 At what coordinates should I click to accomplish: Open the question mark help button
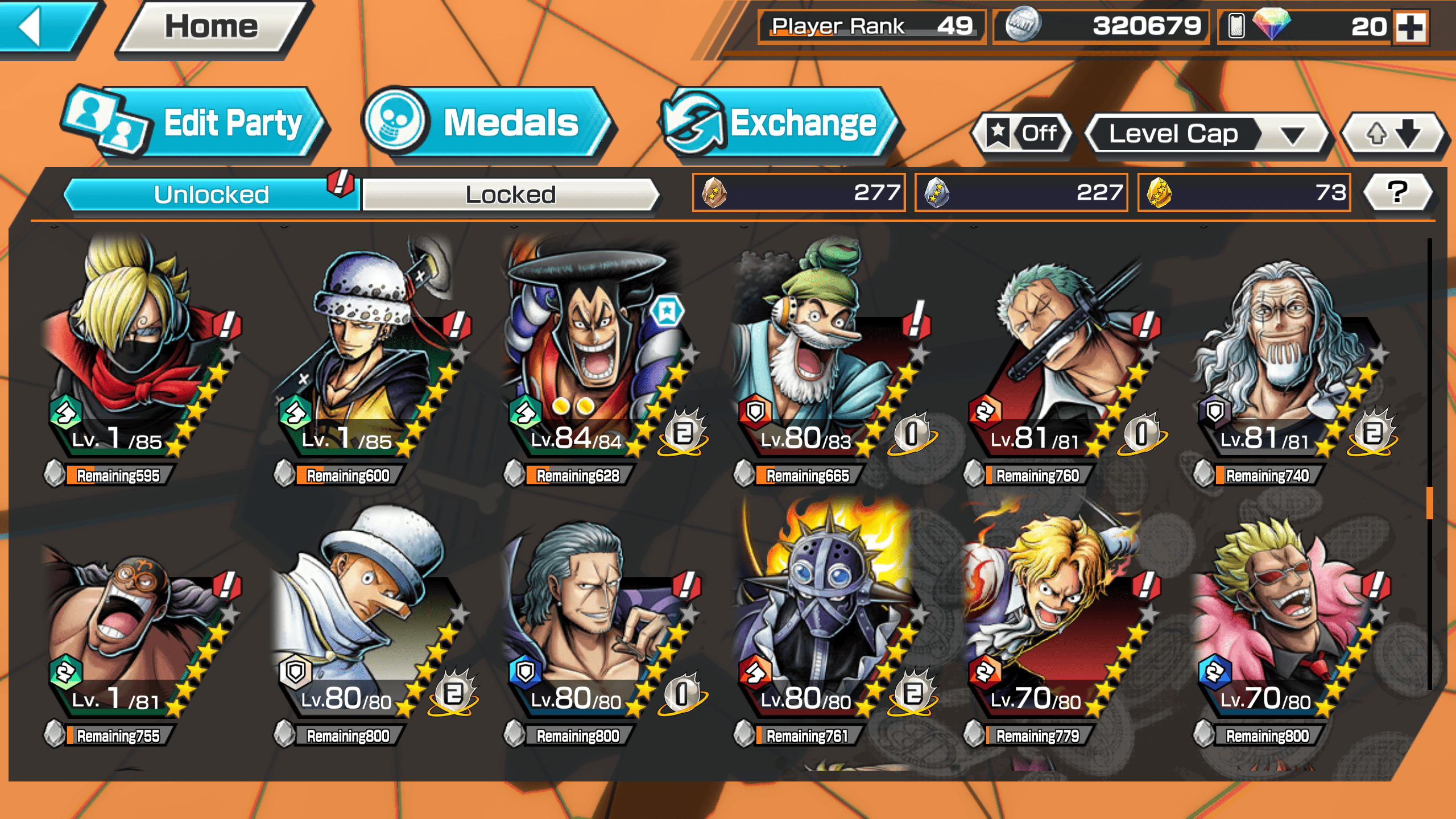click(1397, 193)
